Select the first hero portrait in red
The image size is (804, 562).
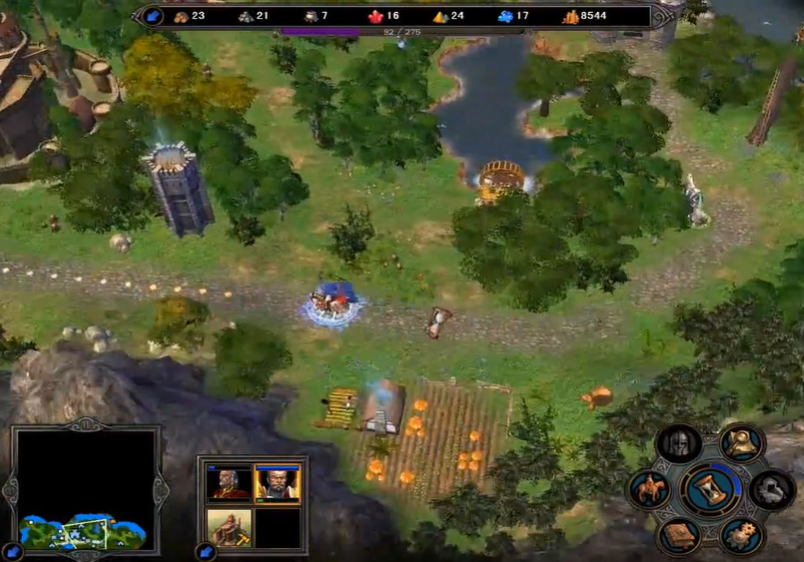pos(229,483)
